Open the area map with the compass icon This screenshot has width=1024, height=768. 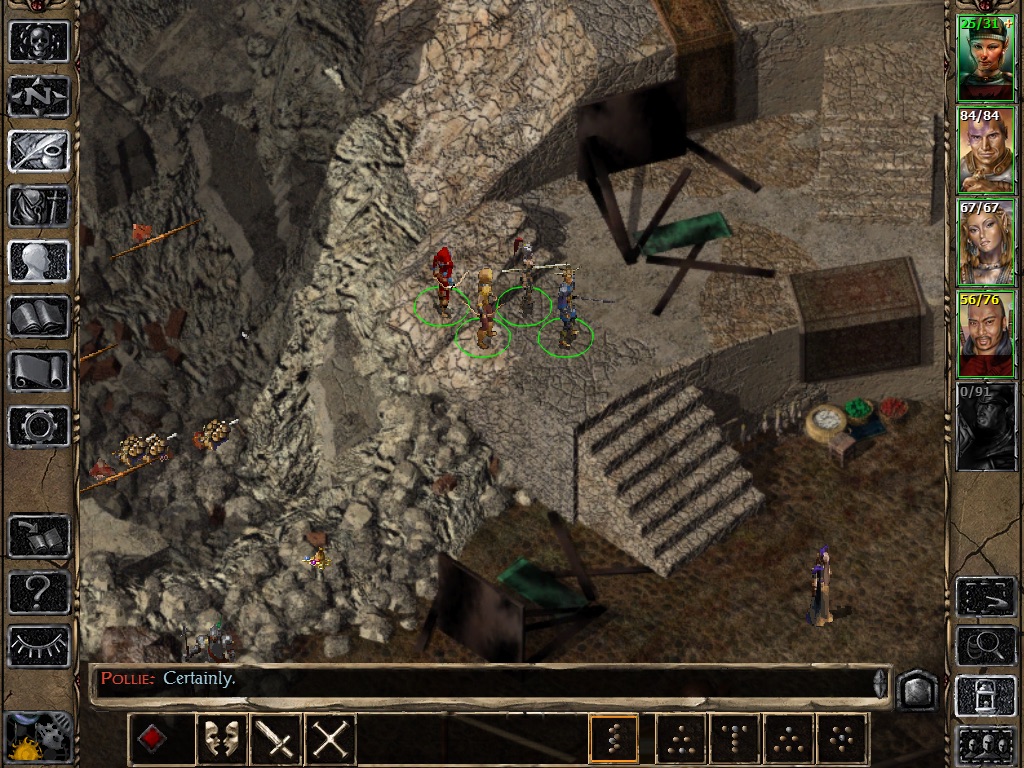(39, 97)
